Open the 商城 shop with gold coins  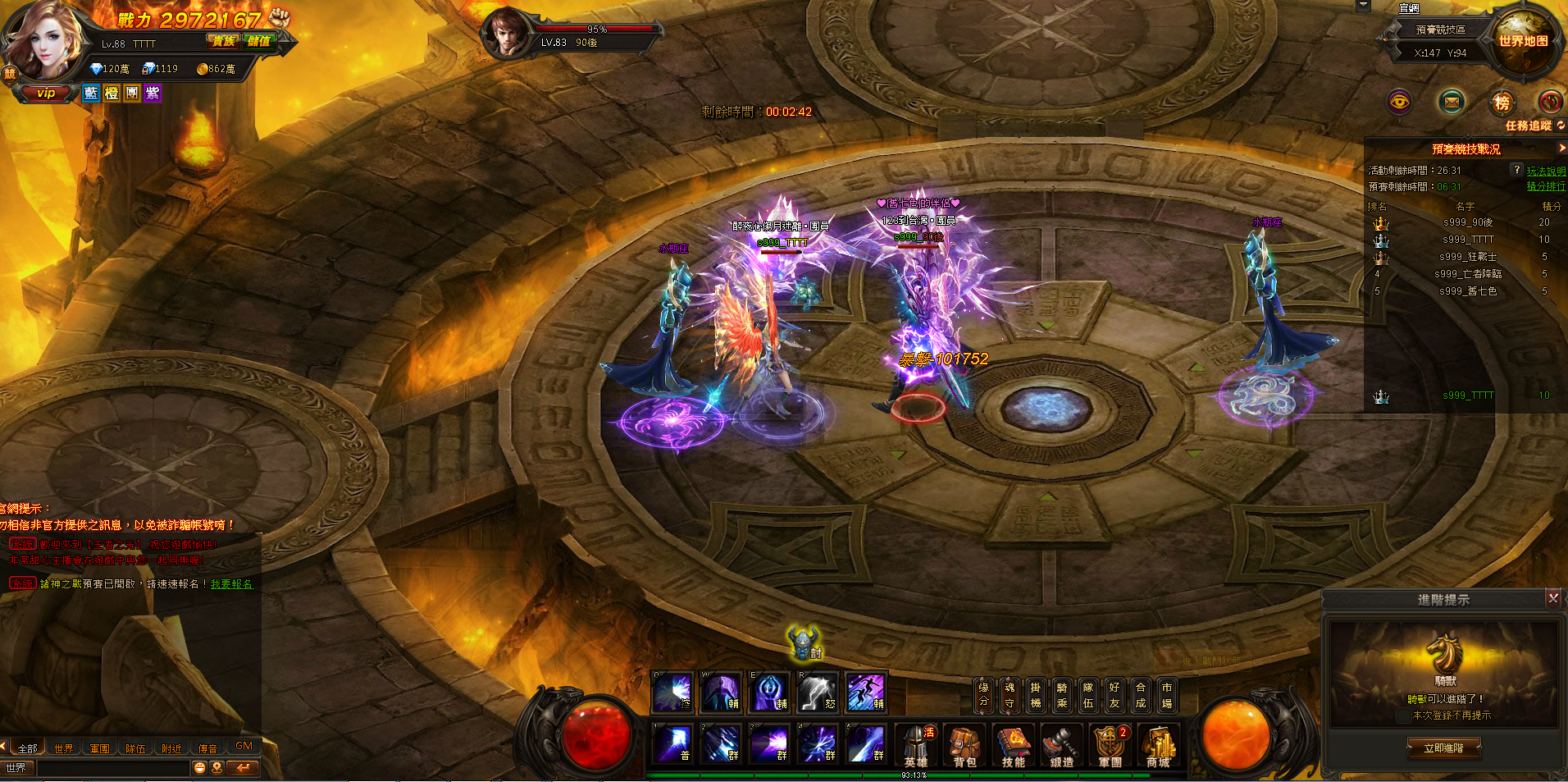coord(1158,745)
